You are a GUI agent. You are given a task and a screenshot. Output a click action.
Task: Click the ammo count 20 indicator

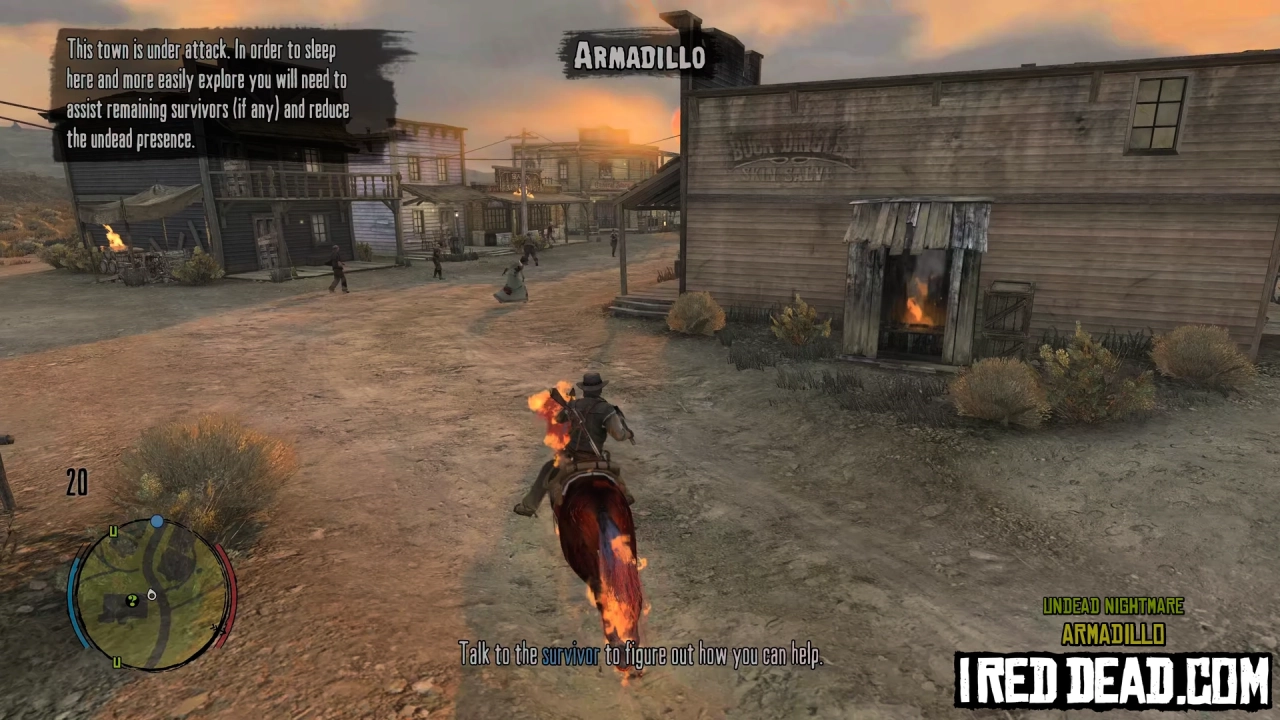pyautogui.click(x=77, y=484)
